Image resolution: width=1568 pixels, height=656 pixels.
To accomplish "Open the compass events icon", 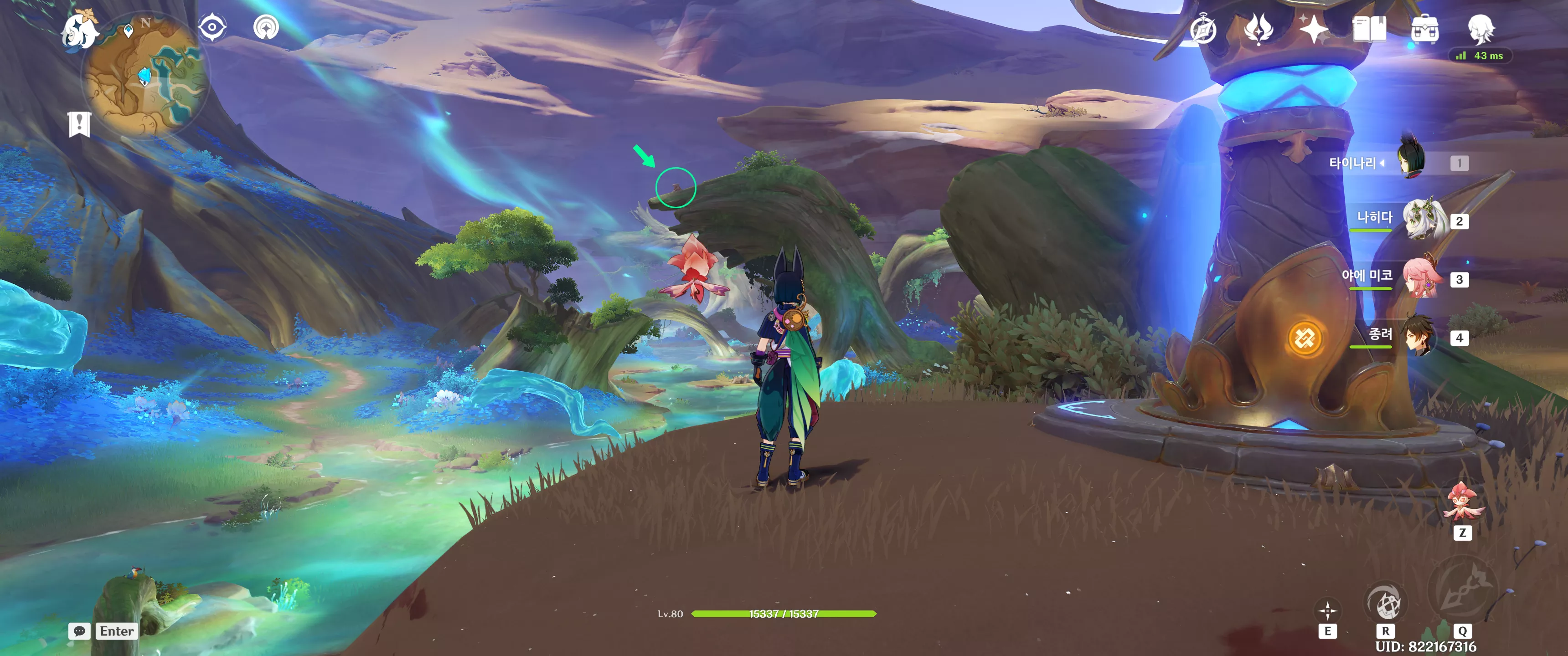I will [x=1202, y=29].
